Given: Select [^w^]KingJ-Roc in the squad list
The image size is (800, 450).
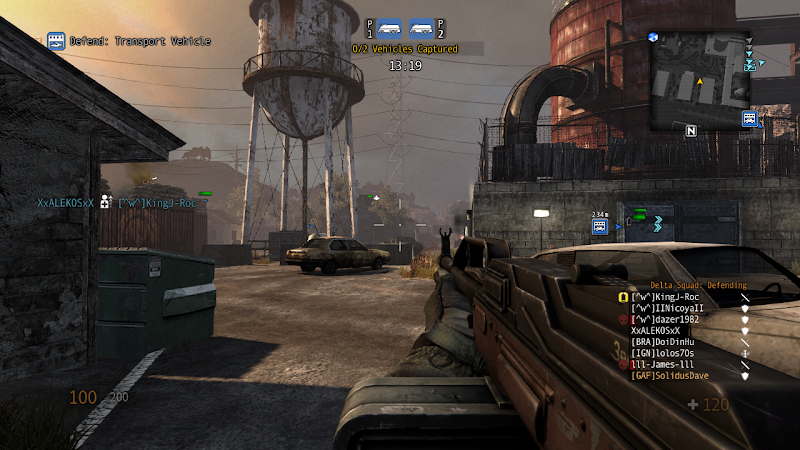Looking at the screenshot, I should [665, 297].
